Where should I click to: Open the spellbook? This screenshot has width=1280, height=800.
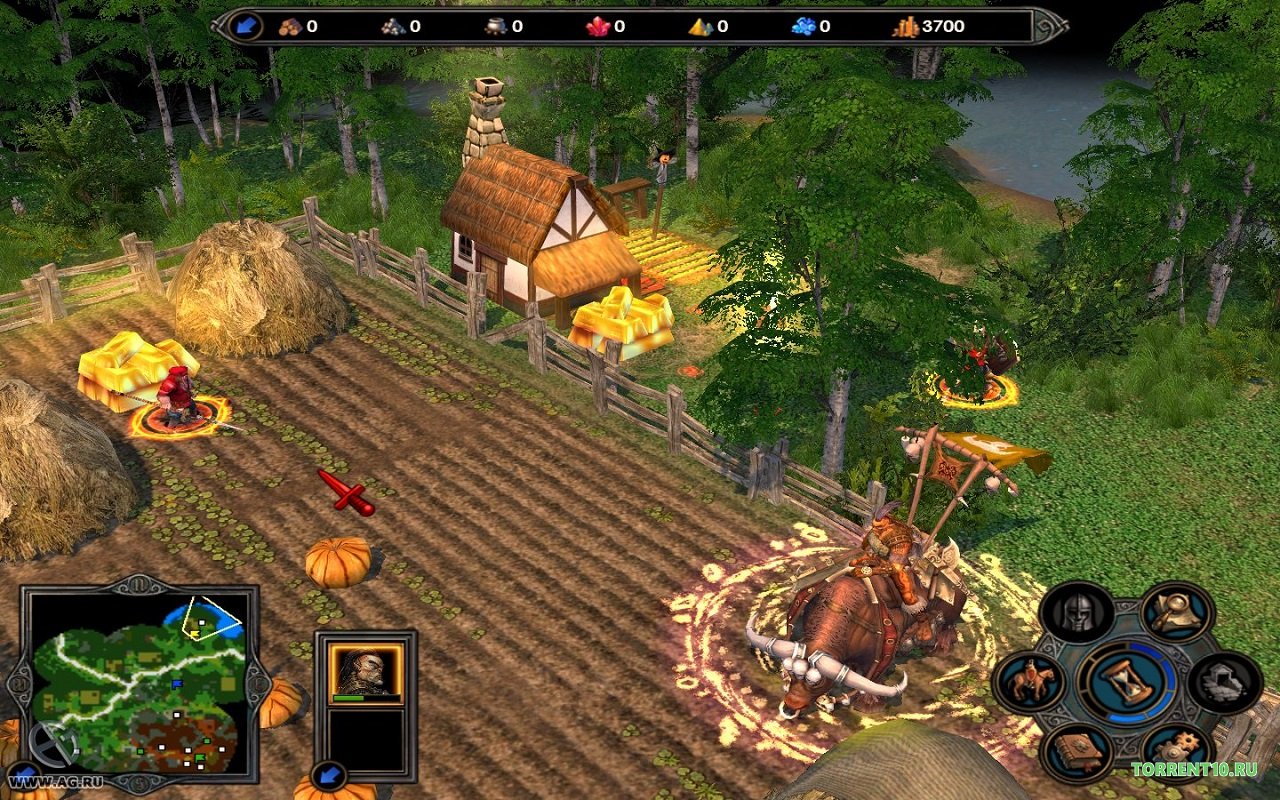click(1076, 752)
